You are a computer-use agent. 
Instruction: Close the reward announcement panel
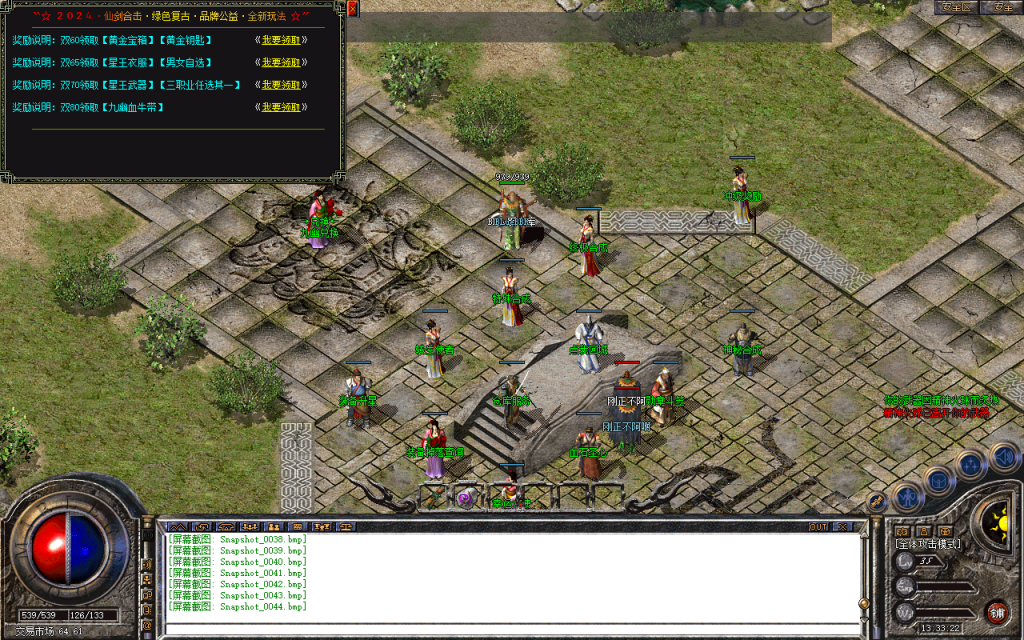[353, 9]
